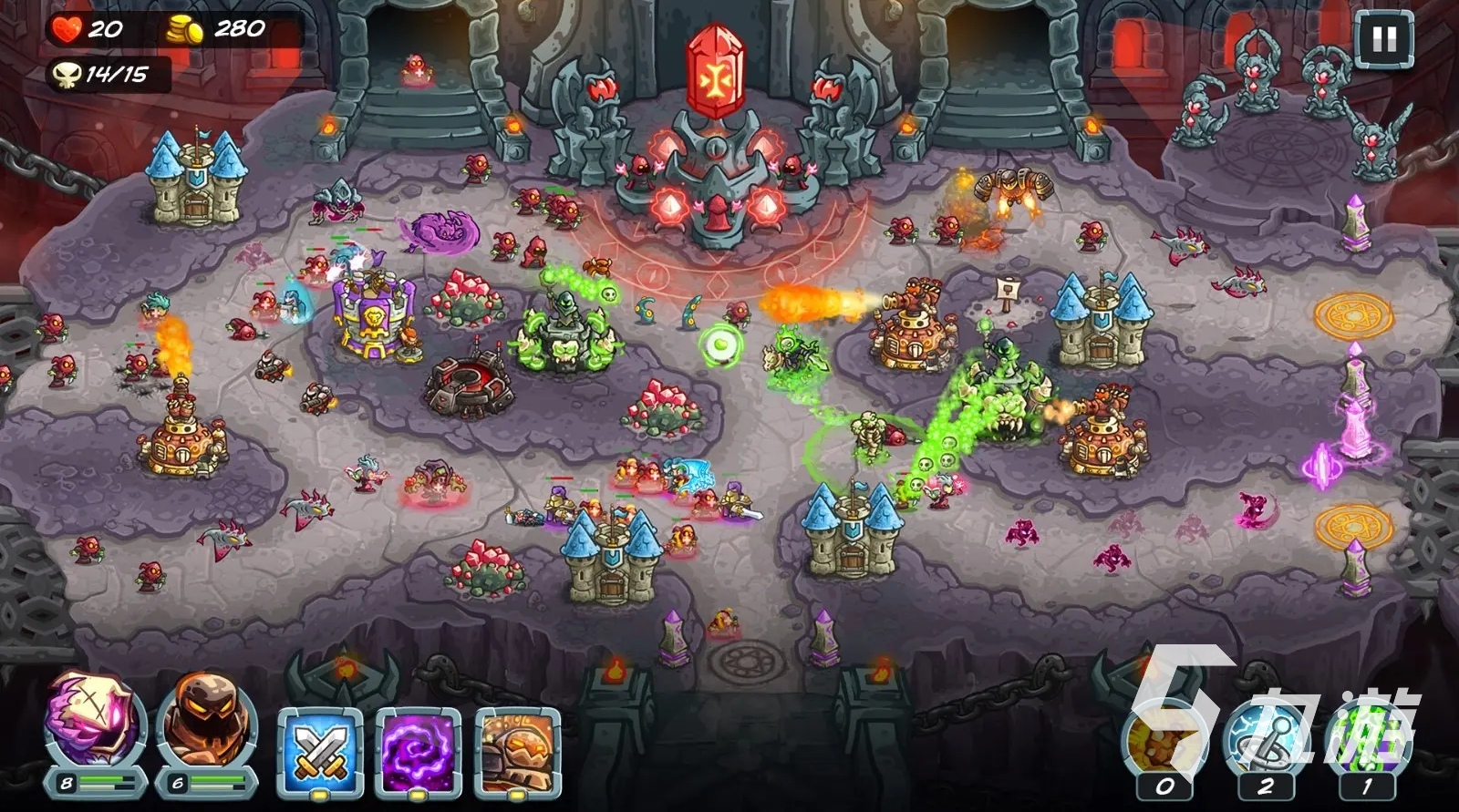Viewport: 1459px width, 812px height.
Task: Use the green energy item
Action: [1365, 743]
